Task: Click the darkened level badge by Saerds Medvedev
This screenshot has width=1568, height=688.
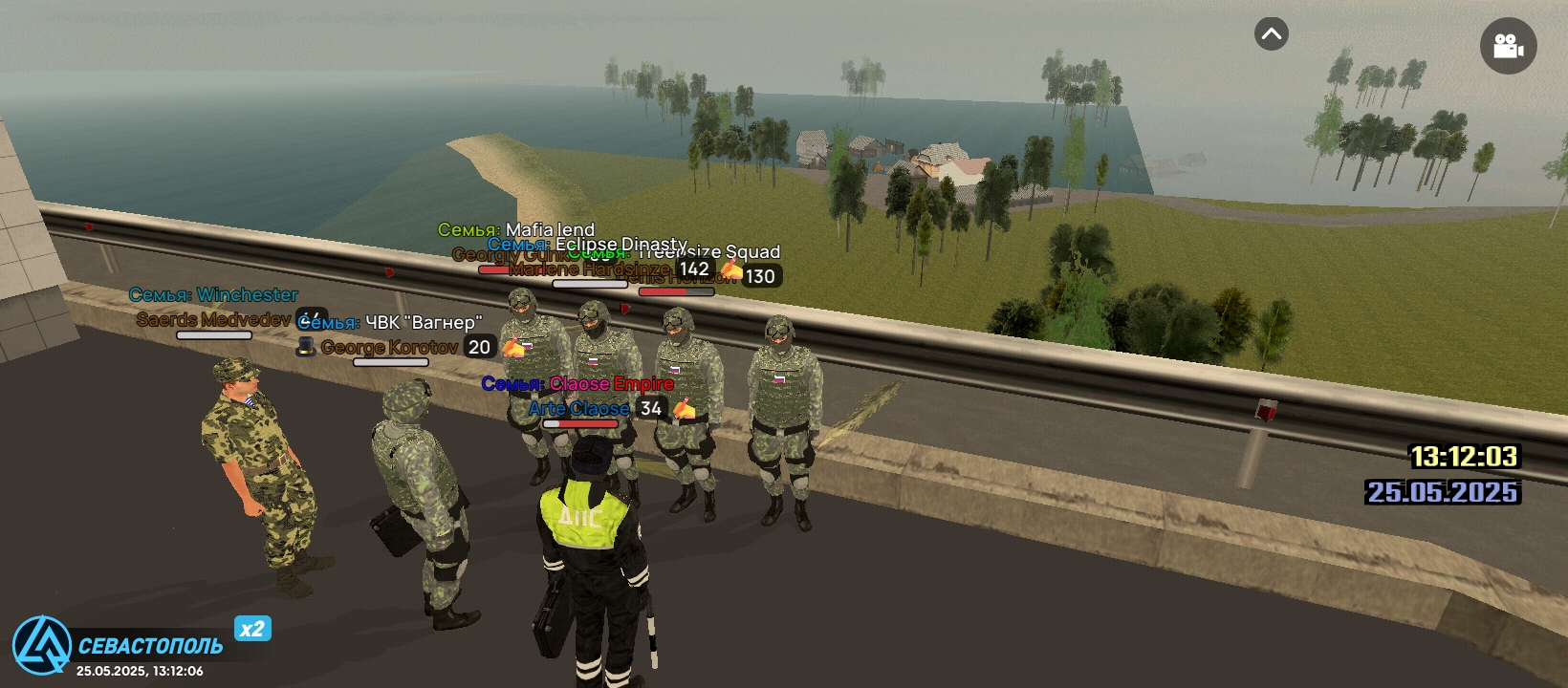Action: tap(312, 316)
